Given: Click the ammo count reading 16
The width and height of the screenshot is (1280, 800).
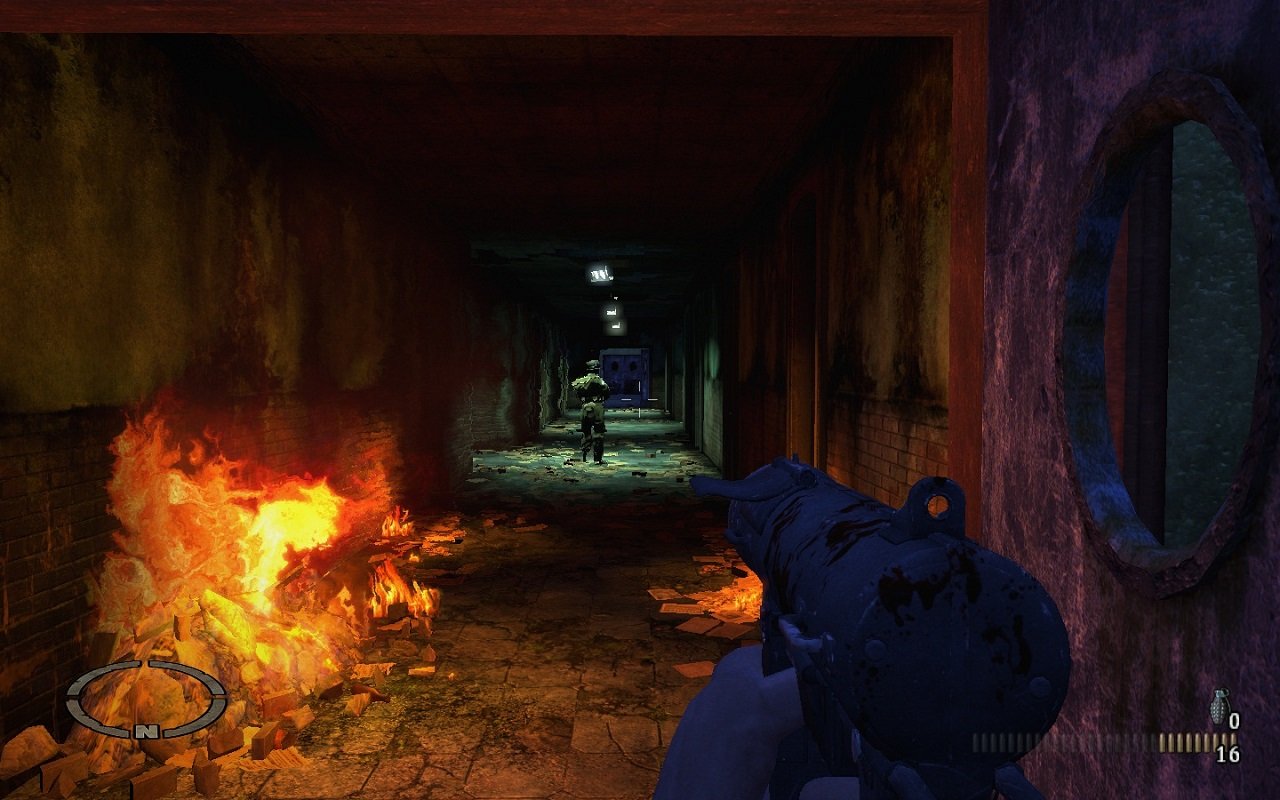Looking at the screenshot, I should tap(1228, 752).
